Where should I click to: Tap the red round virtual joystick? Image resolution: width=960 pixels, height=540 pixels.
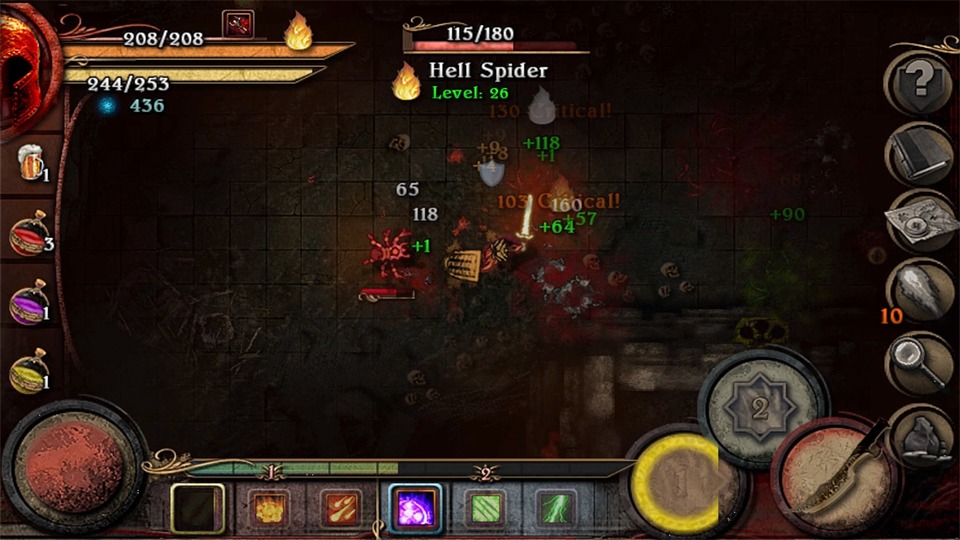pos(75,467)
